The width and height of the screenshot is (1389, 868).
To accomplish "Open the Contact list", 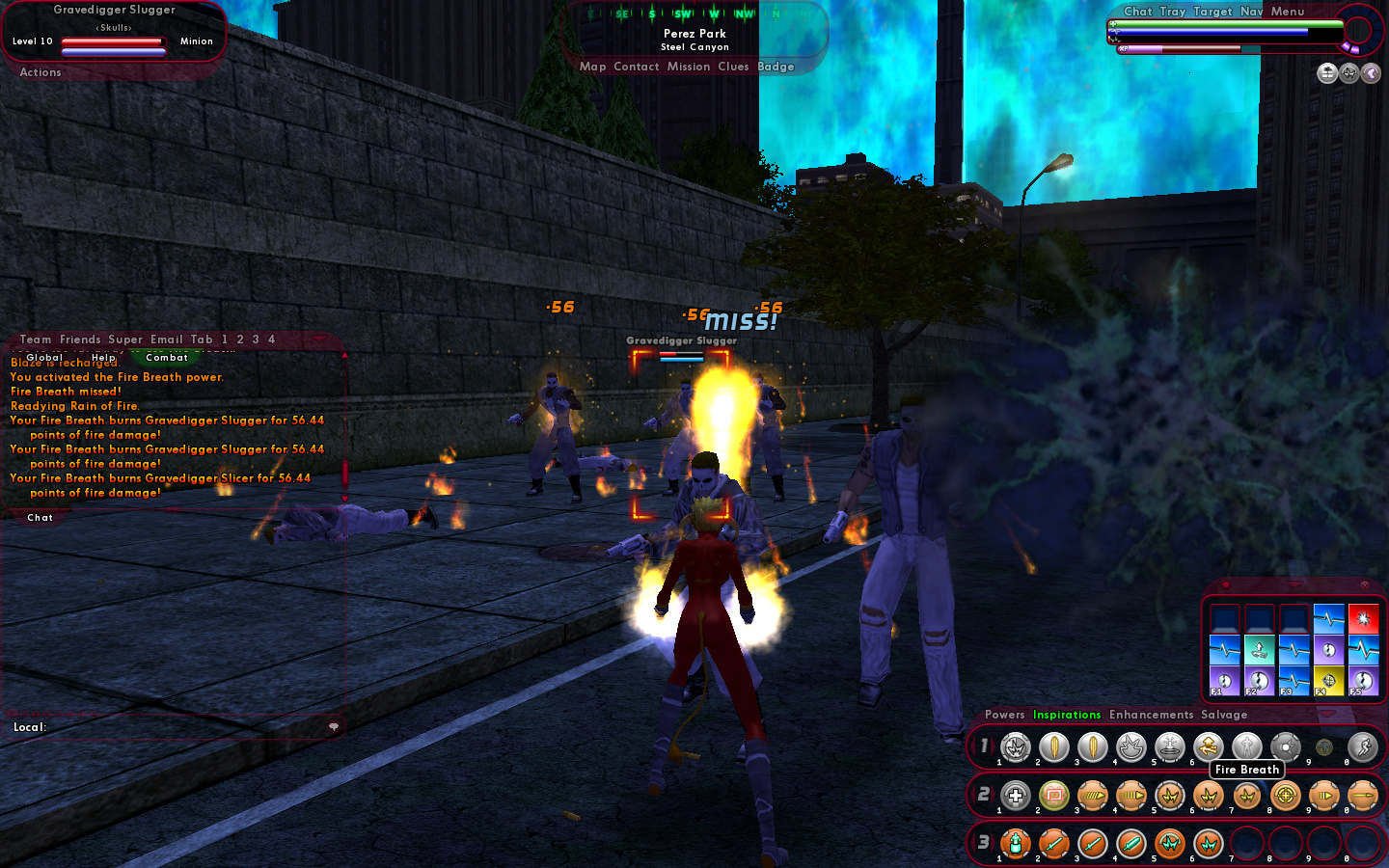I will point(636,67).
